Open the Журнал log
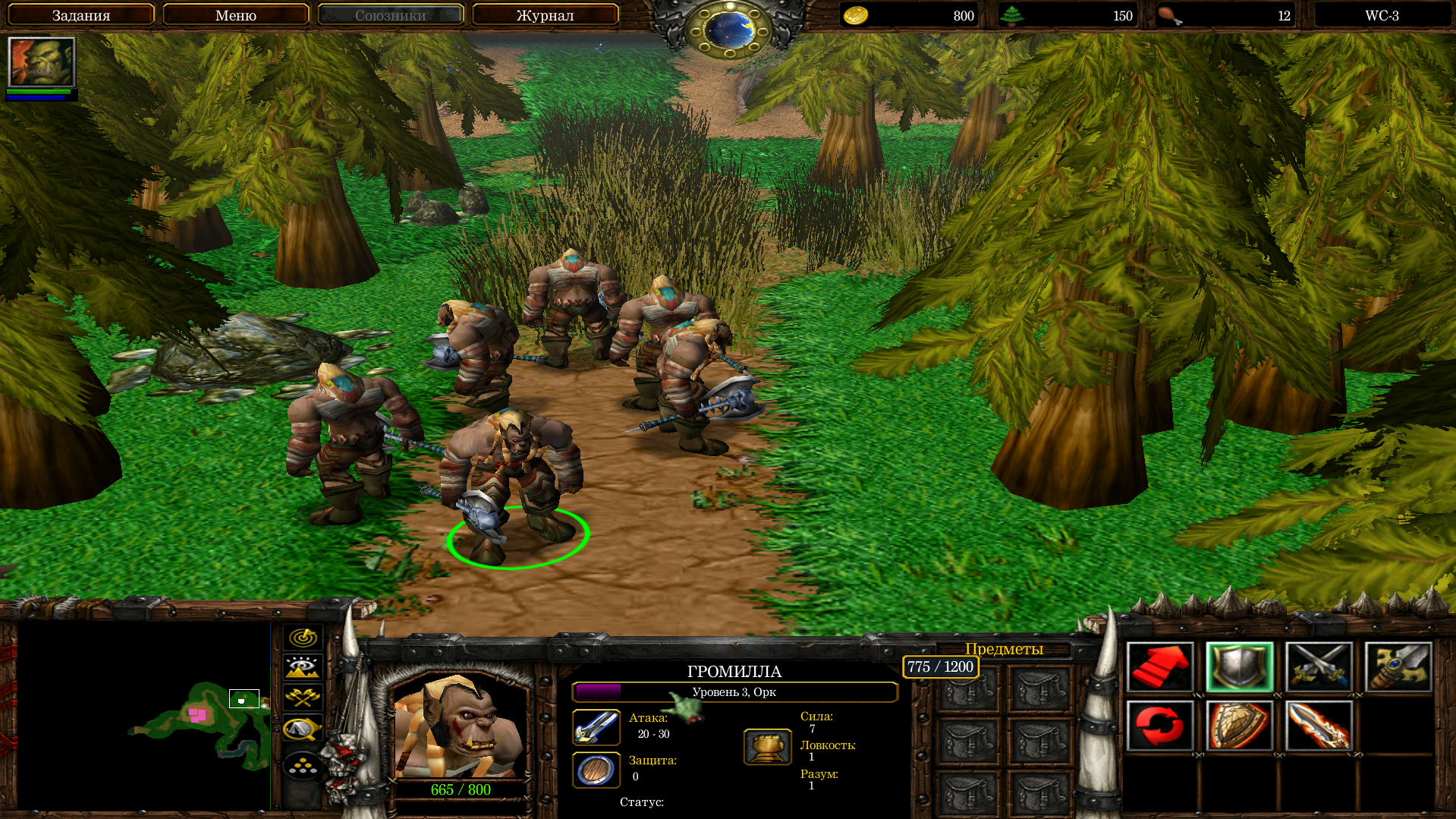 545,15
